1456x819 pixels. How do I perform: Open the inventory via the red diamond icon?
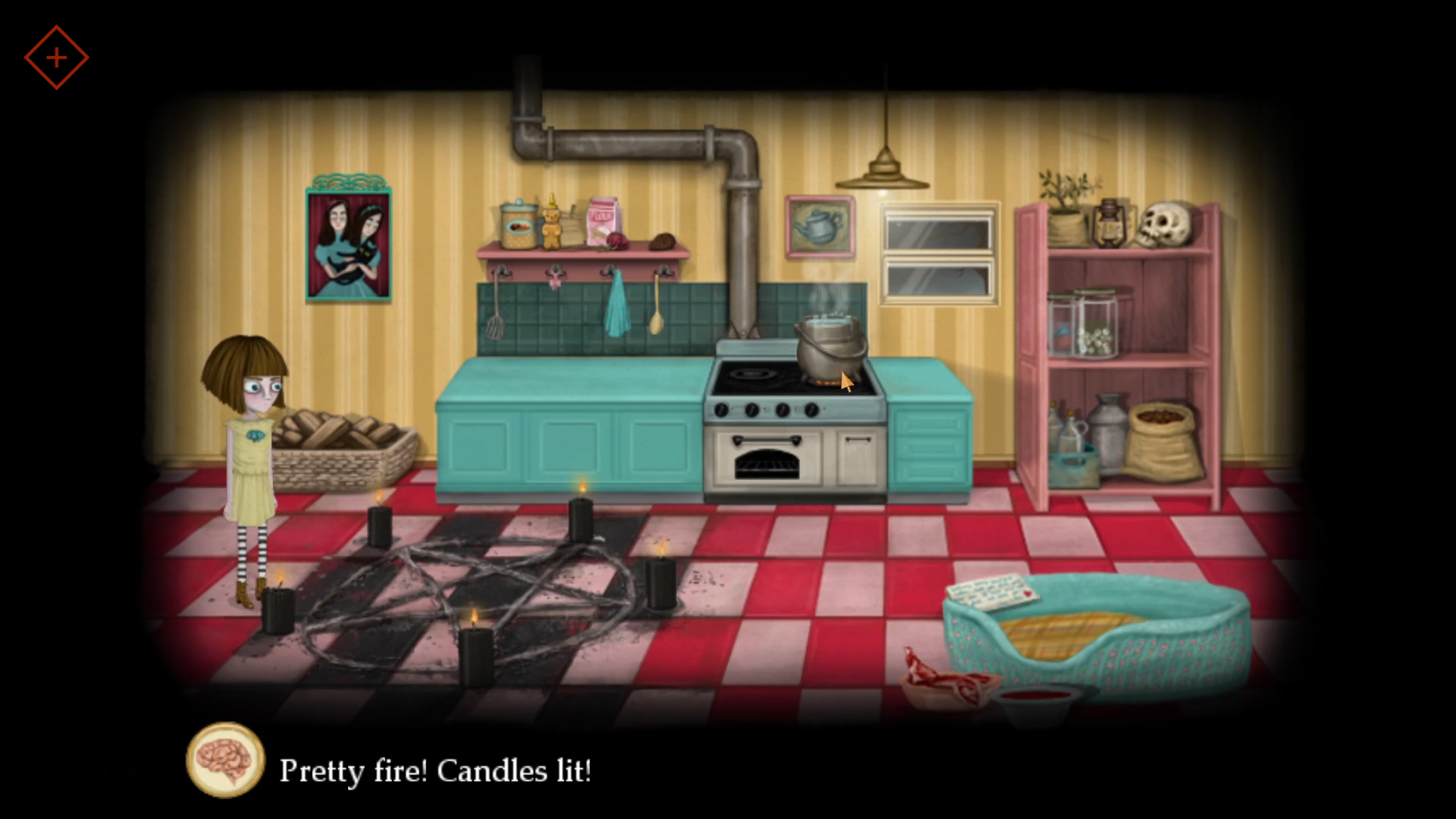57,57
